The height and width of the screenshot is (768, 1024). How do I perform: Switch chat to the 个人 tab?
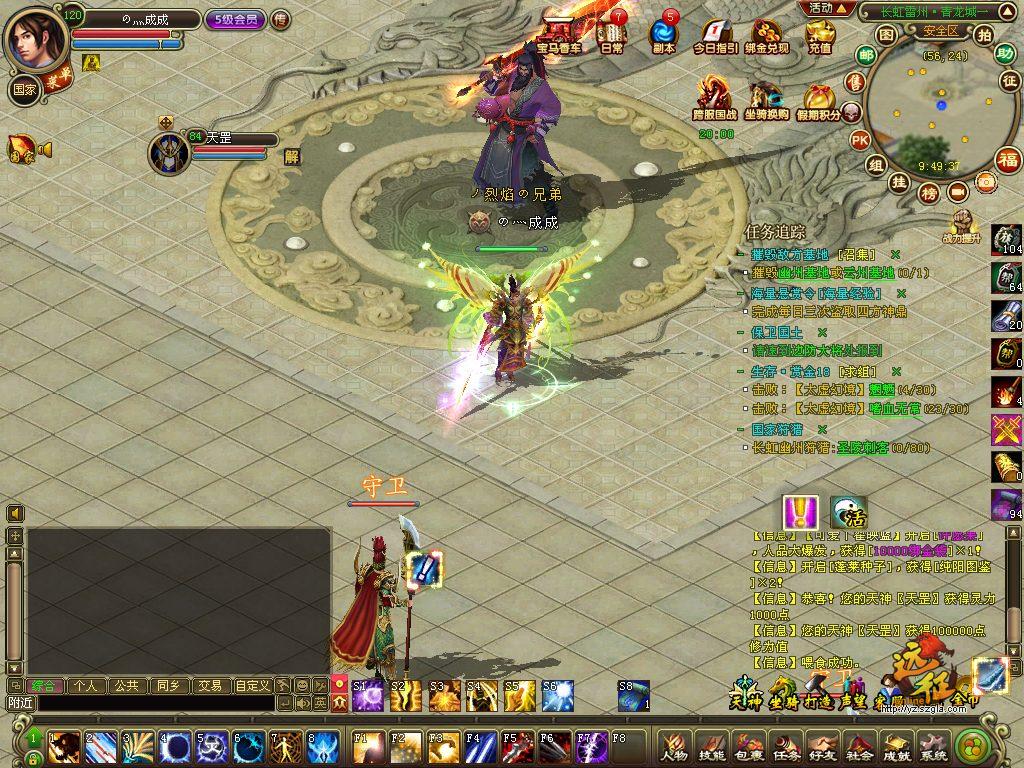[x=86, y=686]
